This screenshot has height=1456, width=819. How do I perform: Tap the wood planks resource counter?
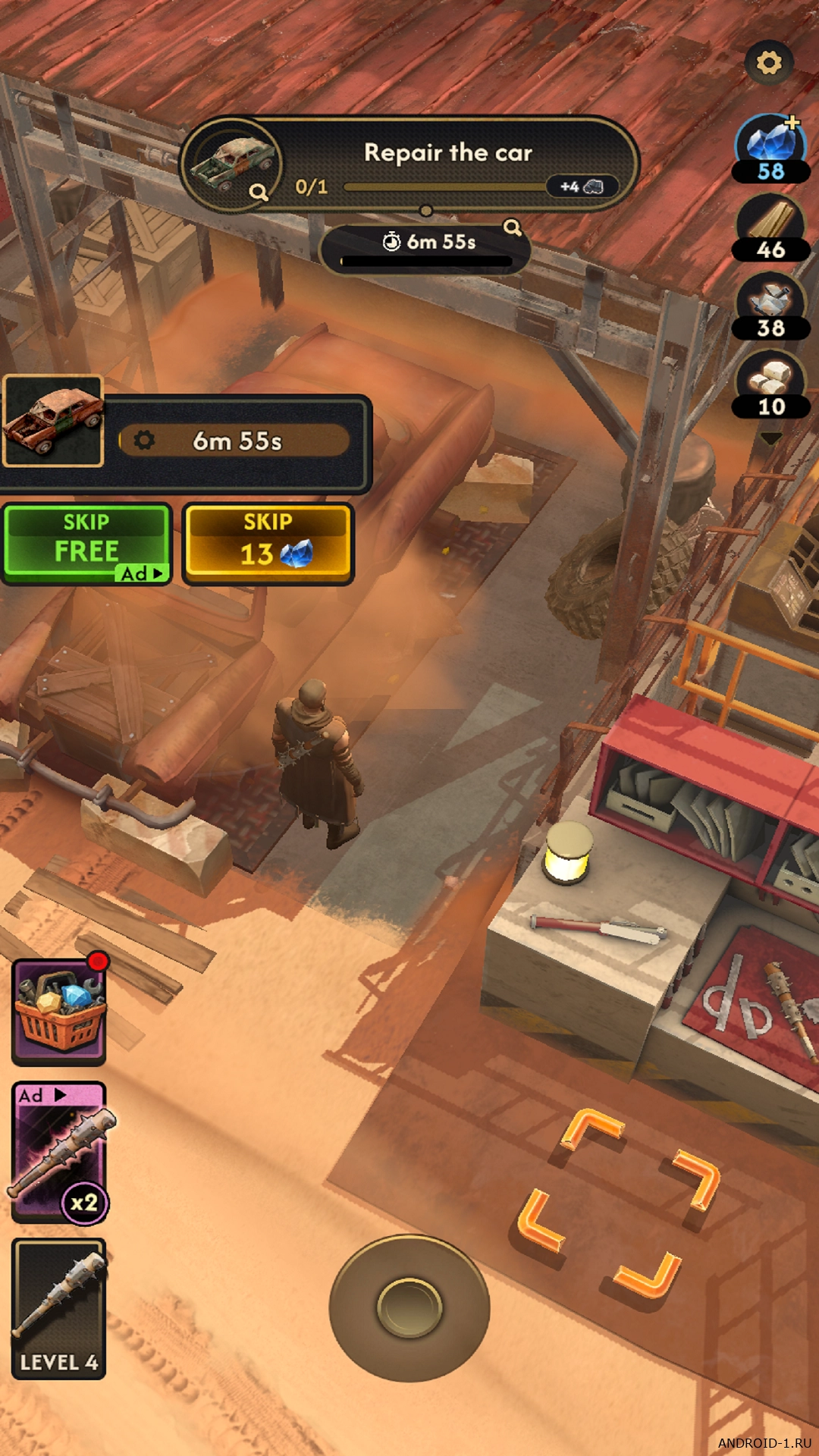tap(770, 227)
